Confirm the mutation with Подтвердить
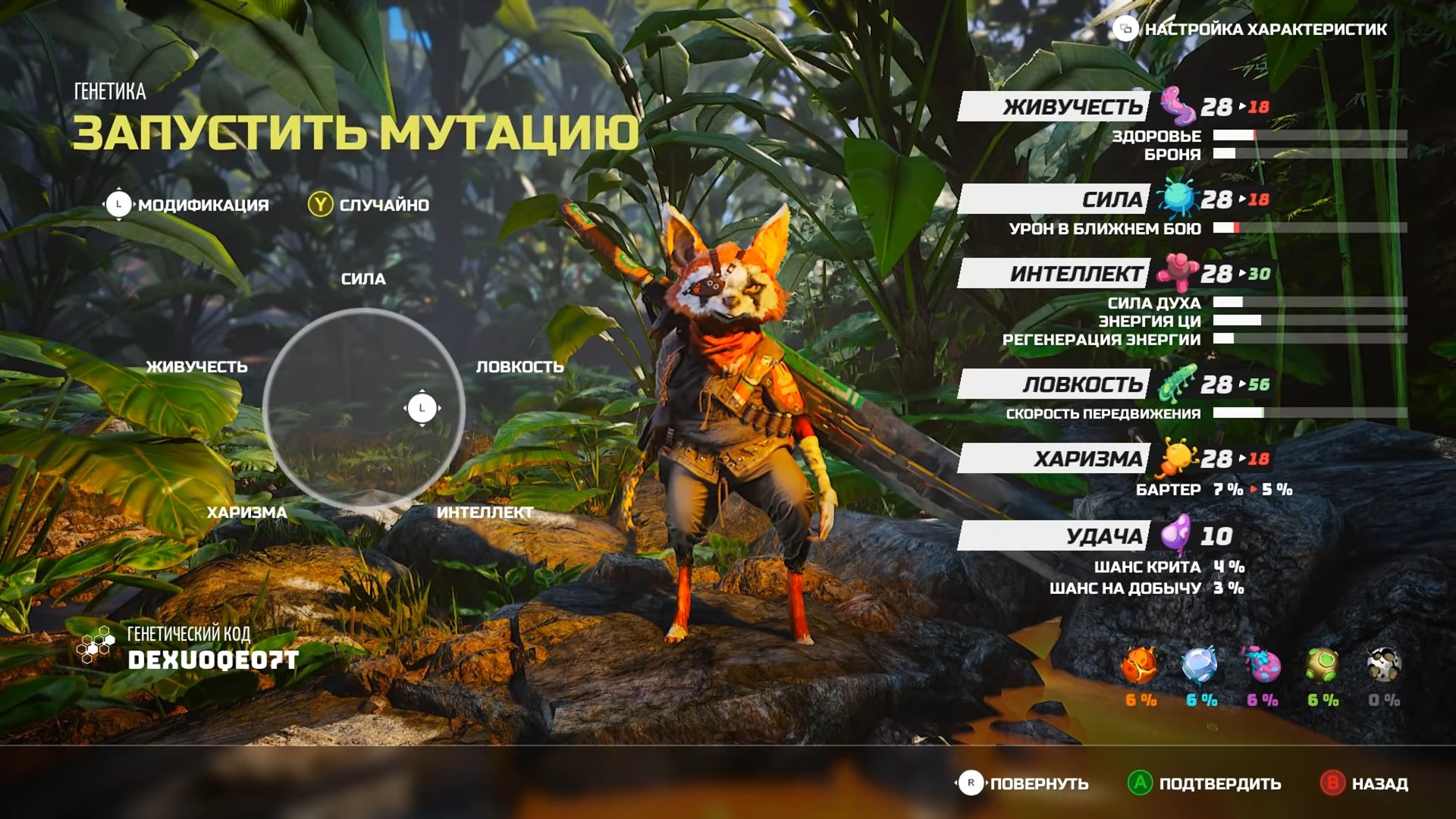Viewport: 1456px width, 819px height. pos(1206,783)
